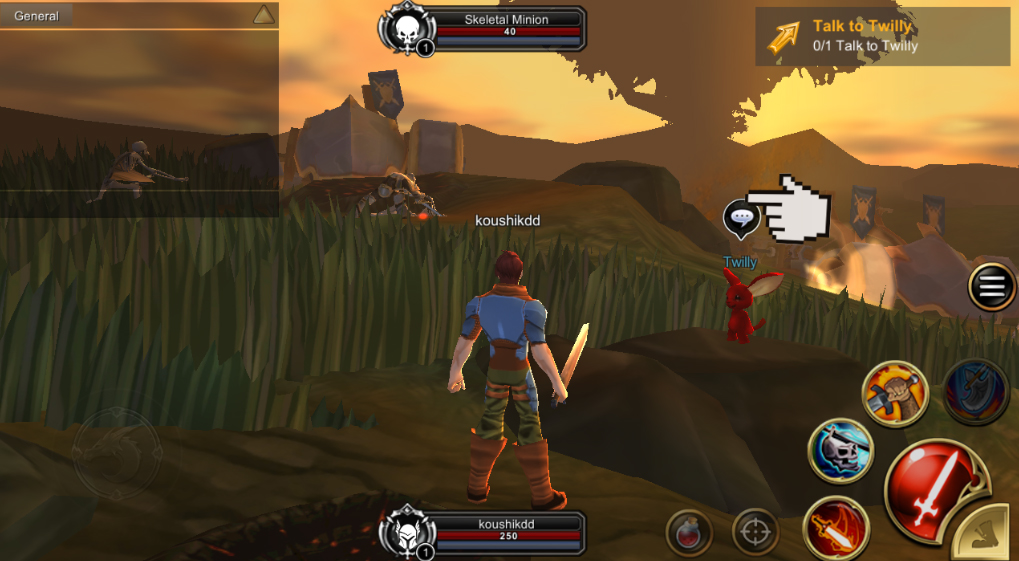
Task: Use the fist gripping sword skill
Action: [x=895, y=393]
